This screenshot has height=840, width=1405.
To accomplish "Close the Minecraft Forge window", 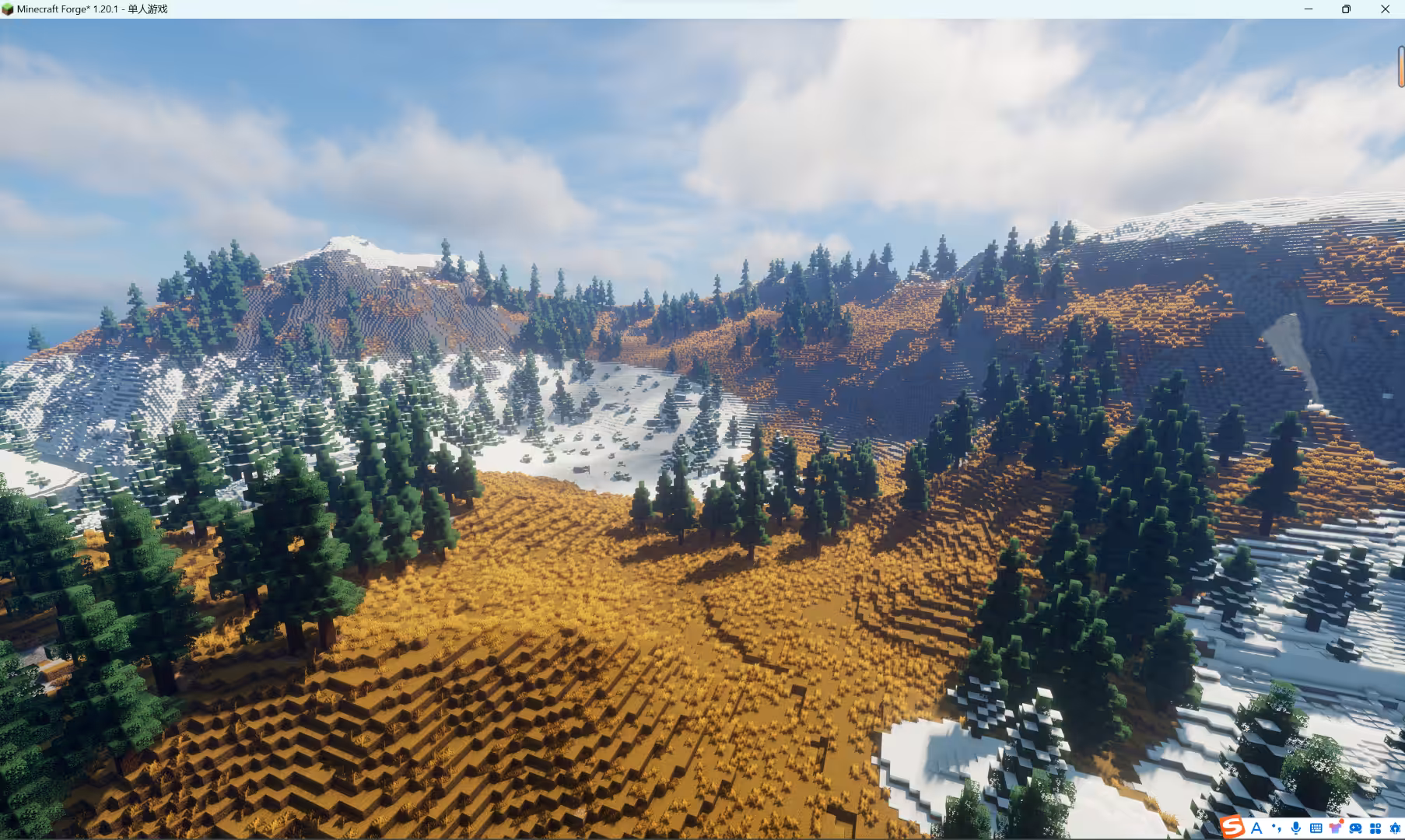I will 1385,9.
